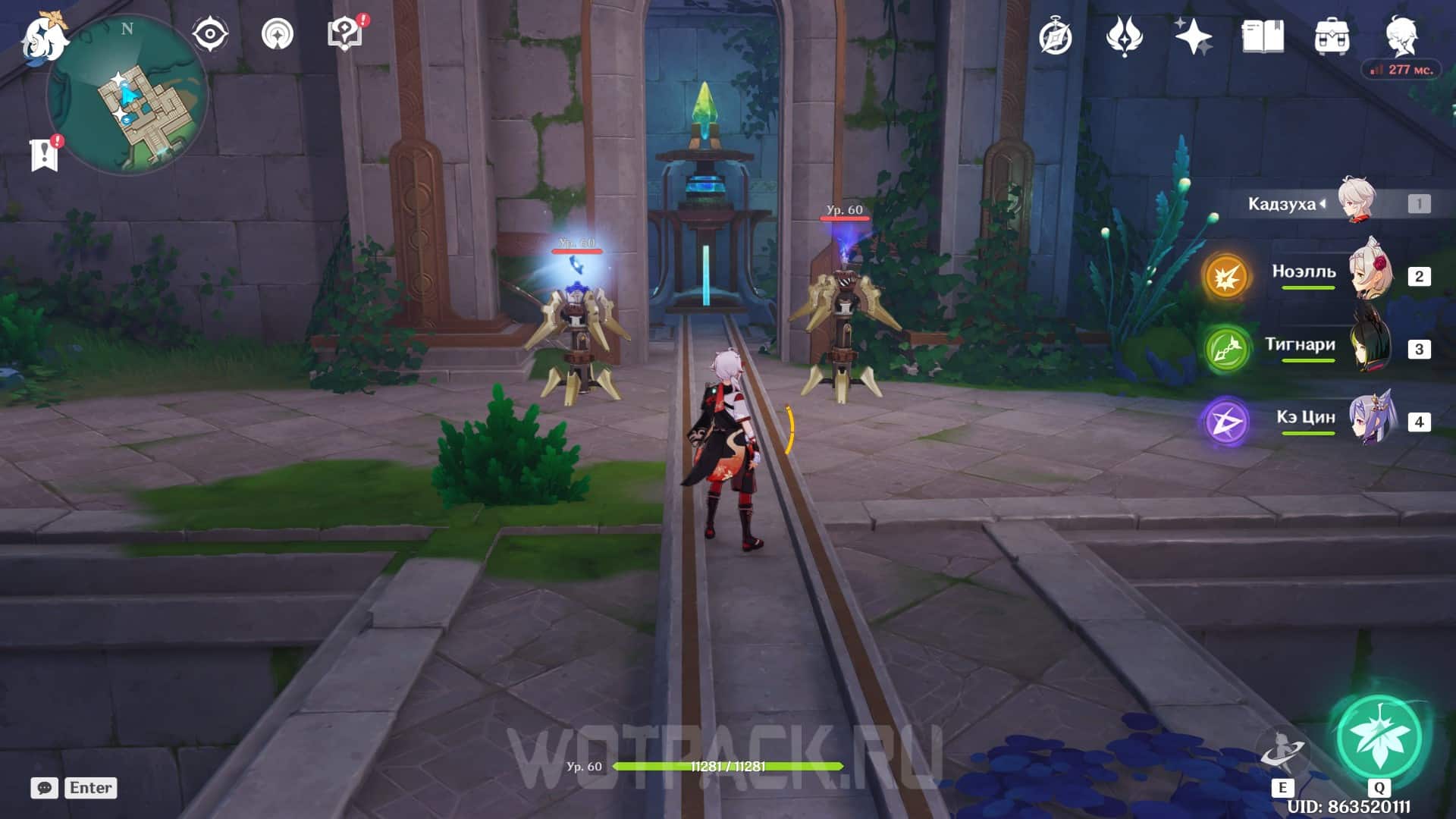The height and width of the screenshot is (819, 1456).
Task: Use Kazuha's elemental skill icon
Action: pyautogui.click(x=1282, y=752)
